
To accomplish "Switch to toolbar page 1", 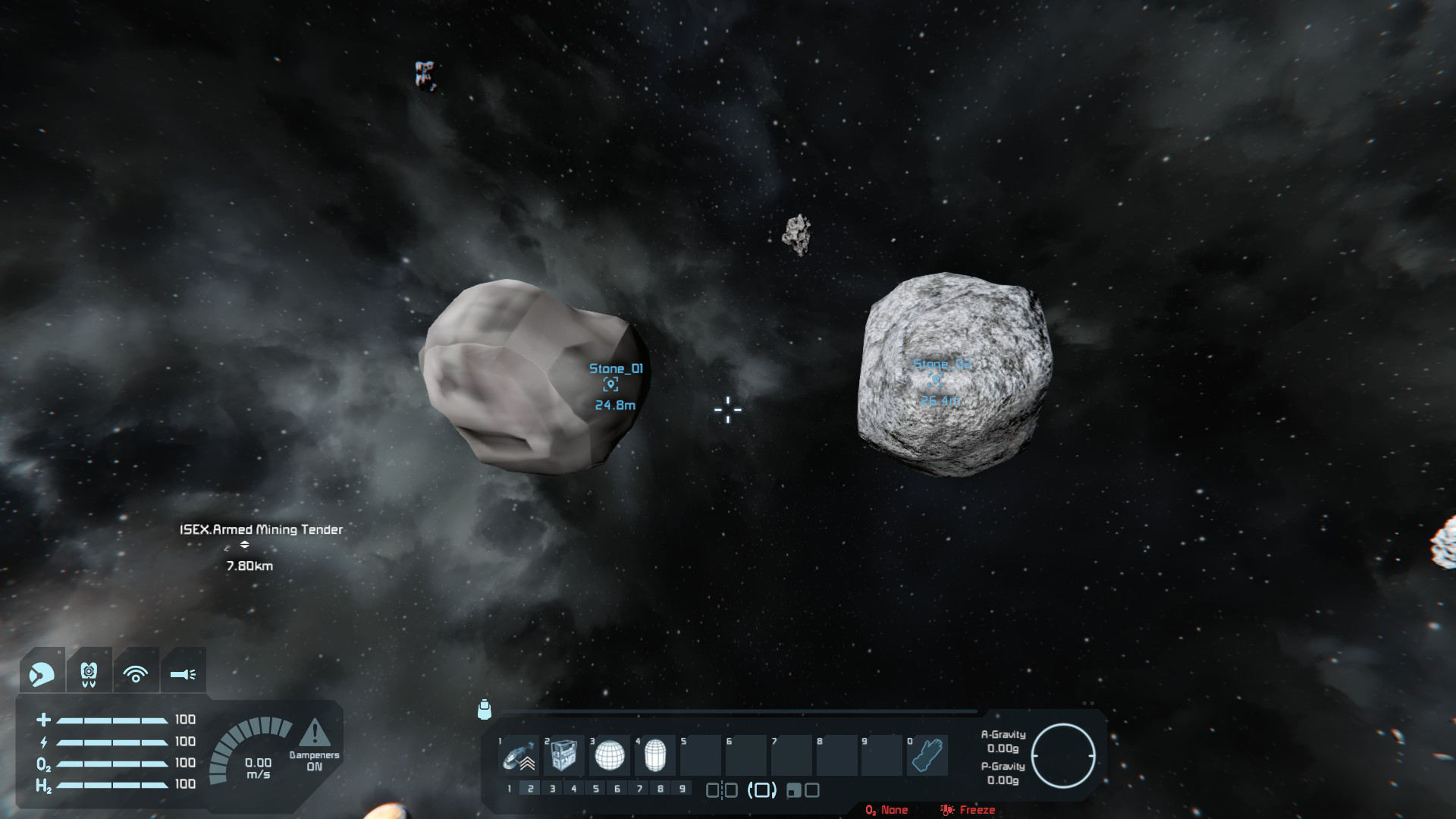I will pos(509,789).
